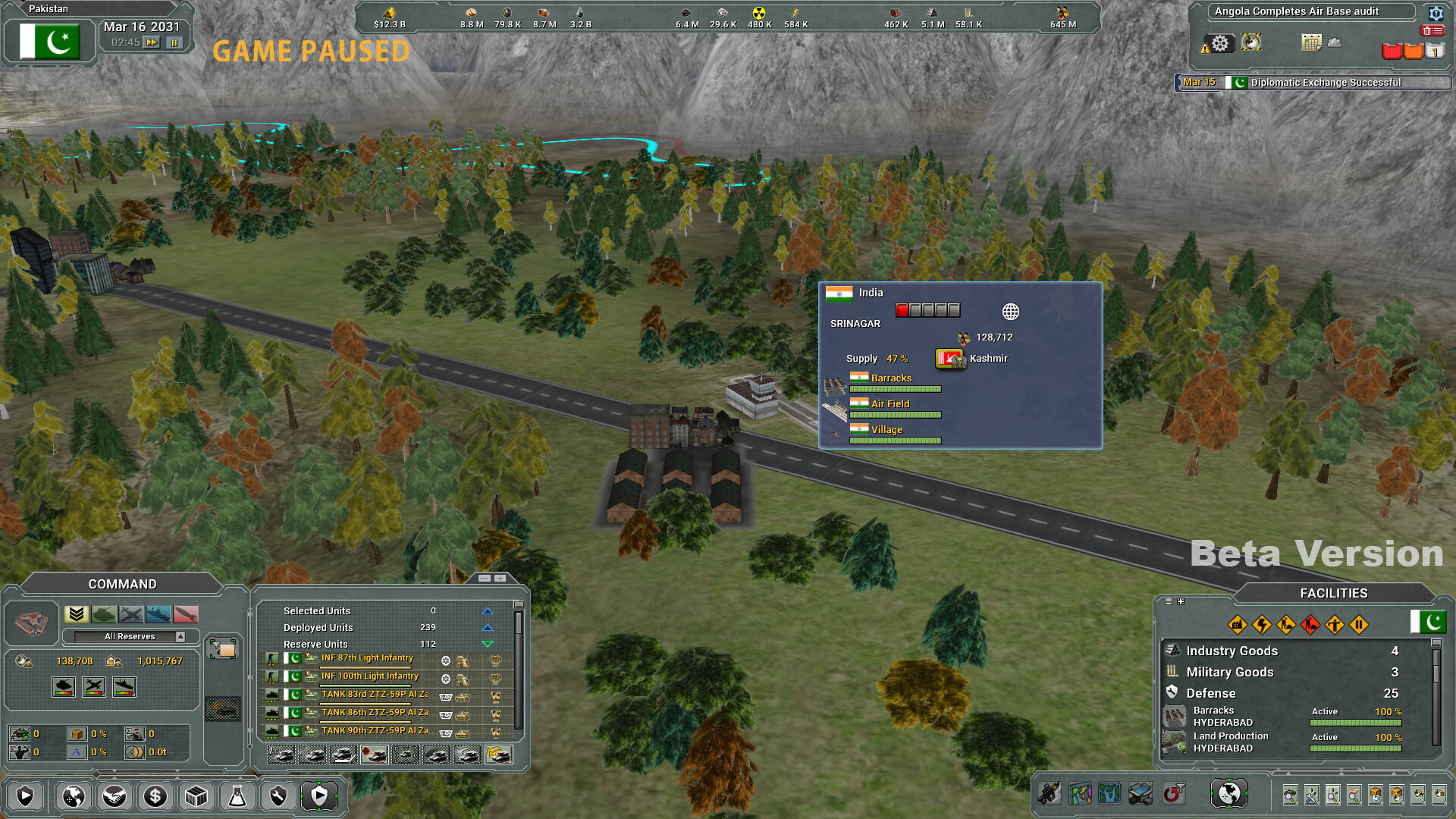
Task: Select the dollar Economy icon
Action: [155, 796]
